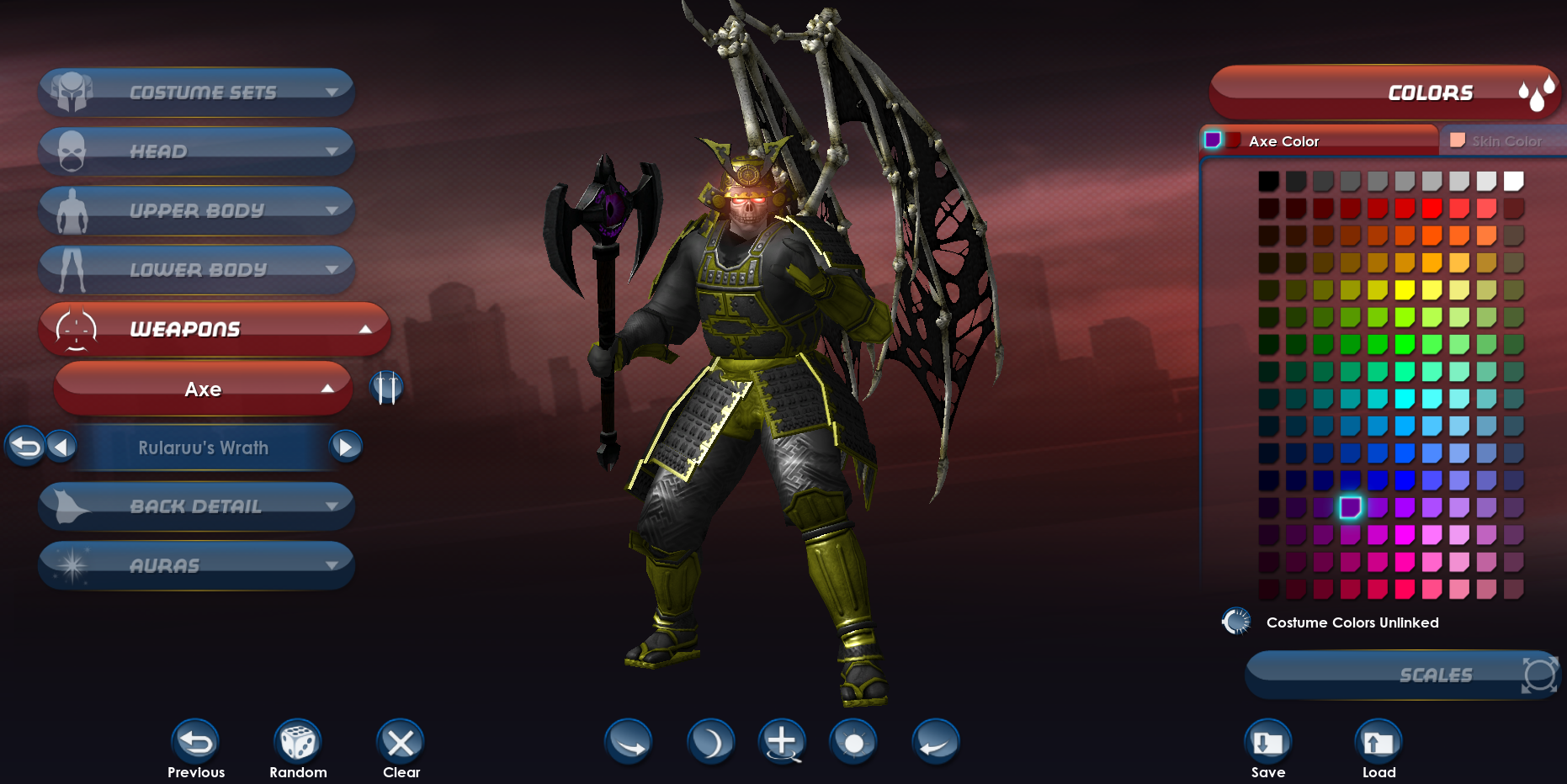Open the Lower Body section
The width and height of the screenshot is (1567, 784).
click(x=196, y=269)
